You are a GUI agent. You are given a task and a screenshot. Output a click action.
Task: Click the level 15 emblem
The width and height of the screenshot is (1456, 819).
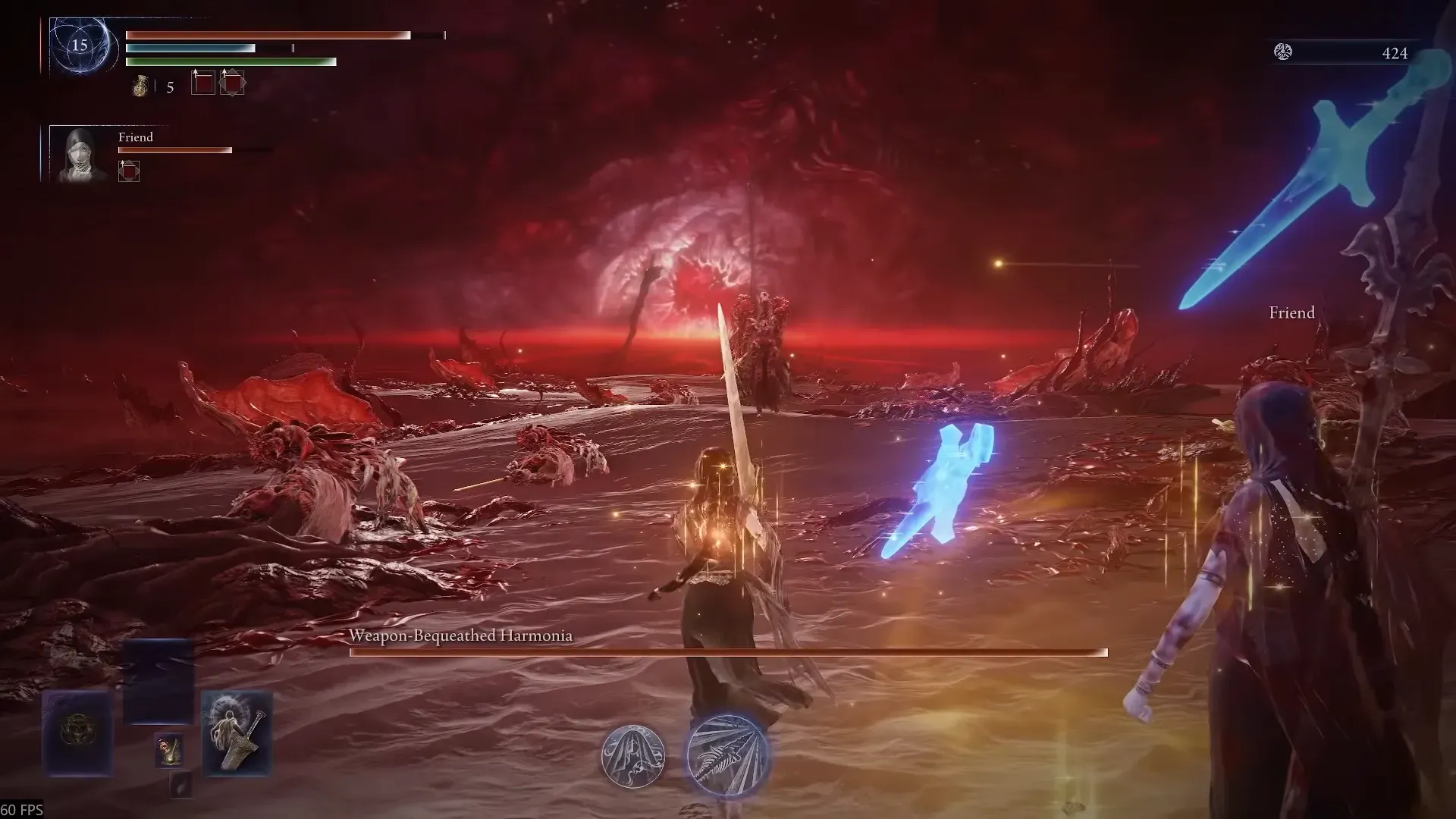click(80, 45)
